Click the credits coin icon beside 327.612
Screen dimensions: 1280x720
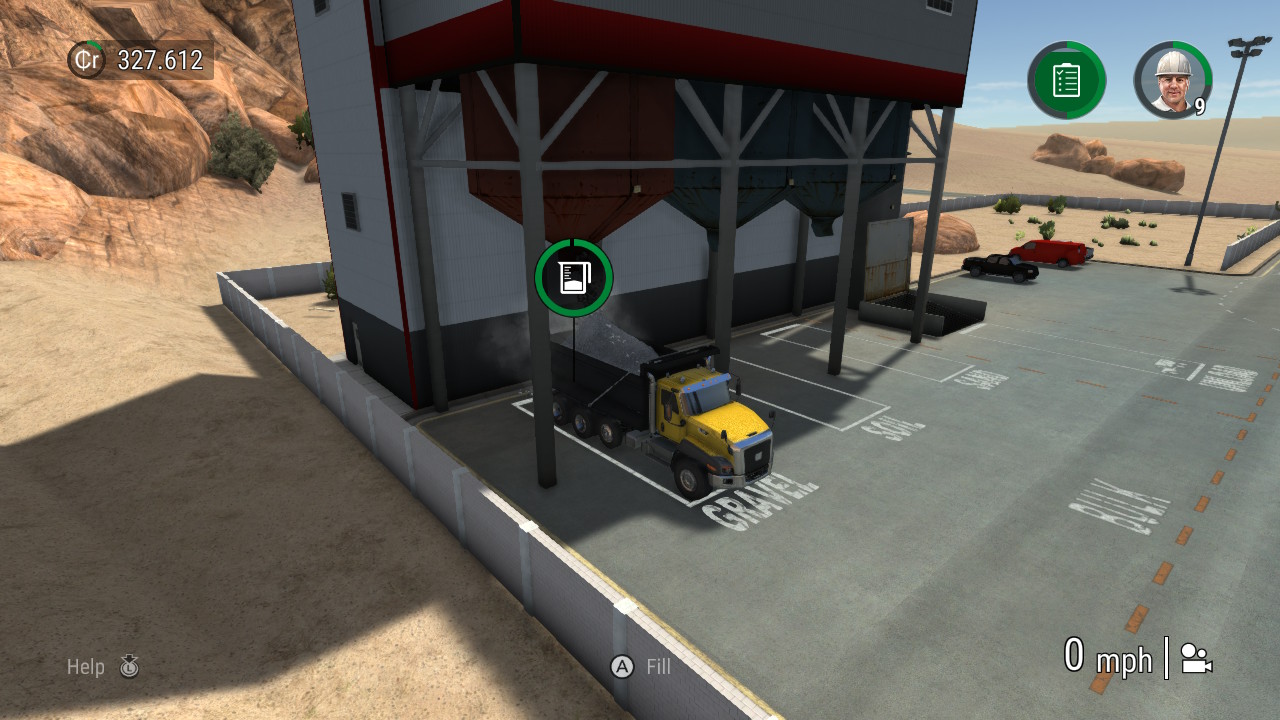pos(85,60)
